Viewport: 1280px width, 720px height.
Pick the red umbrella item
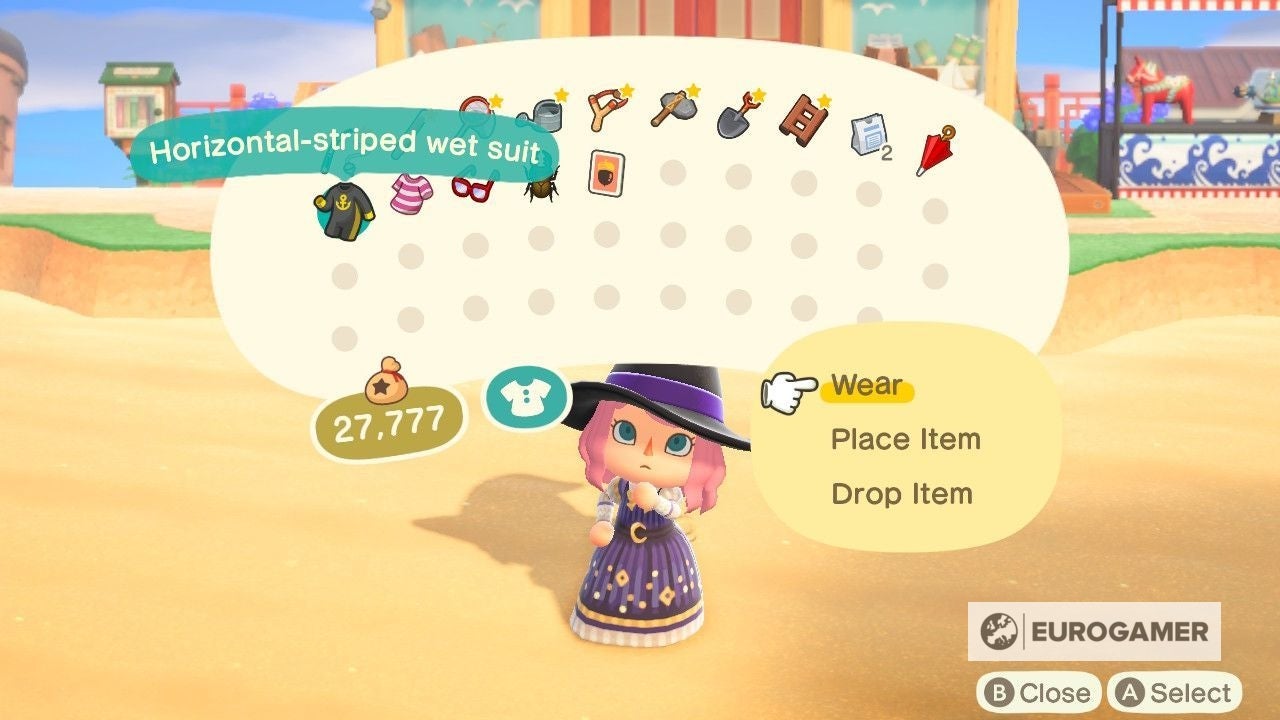934,150
